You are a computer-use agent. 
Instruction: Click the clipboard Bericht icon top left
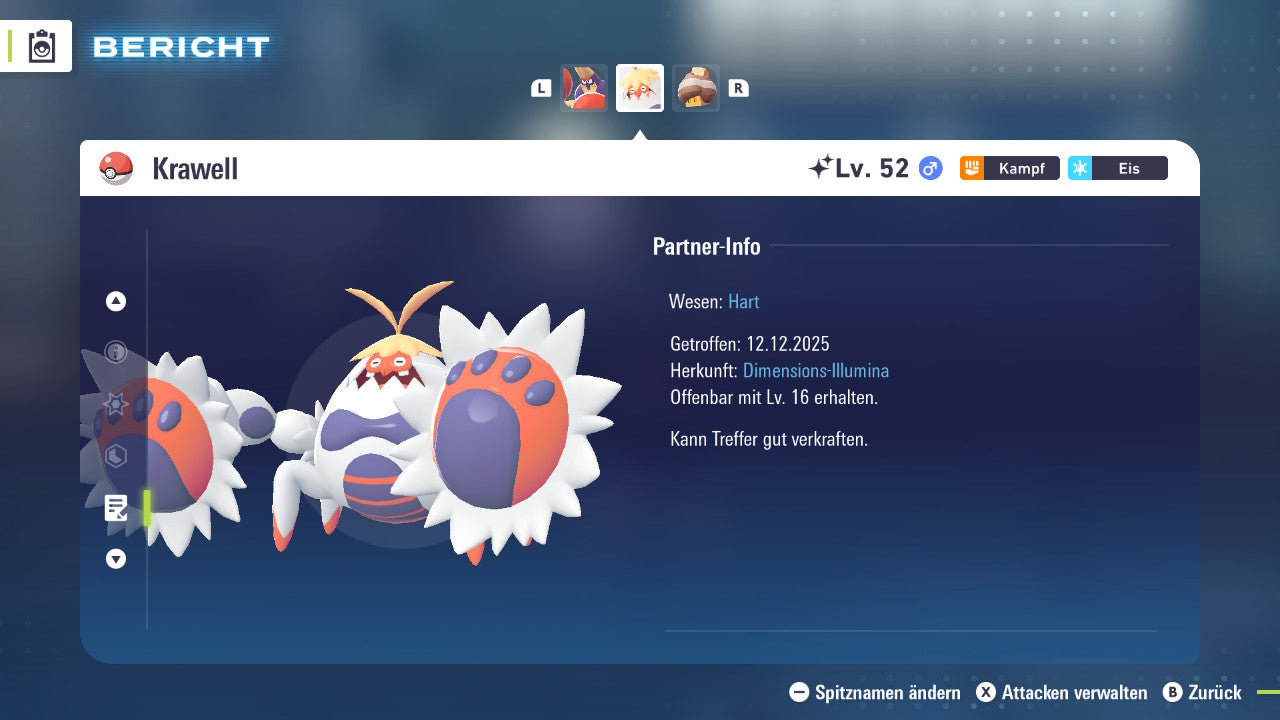[40, 46]
